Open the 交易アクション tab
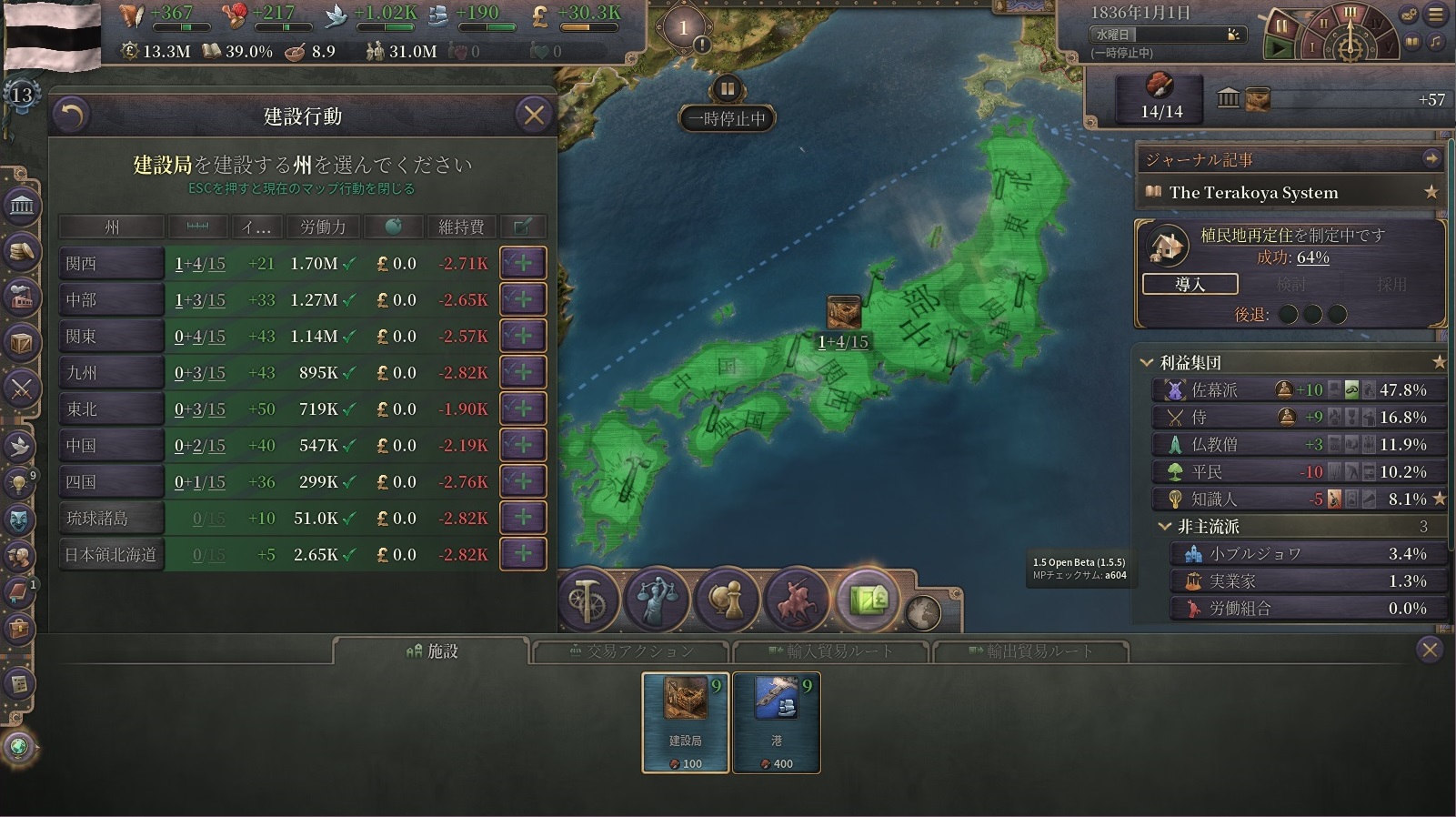The image size is (1456, 817). click(x=630, y=651)
